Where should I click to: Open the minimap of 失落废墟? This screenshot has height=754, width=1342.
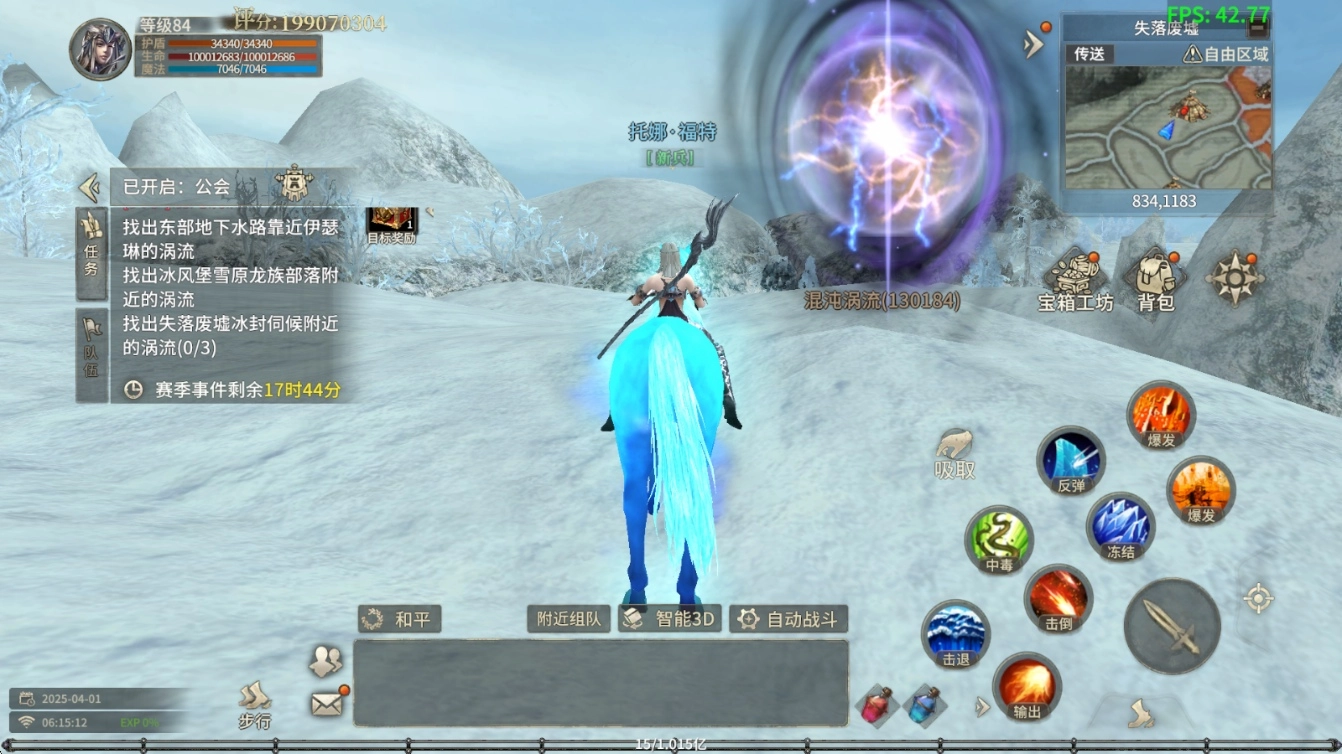pos(1166,128)
